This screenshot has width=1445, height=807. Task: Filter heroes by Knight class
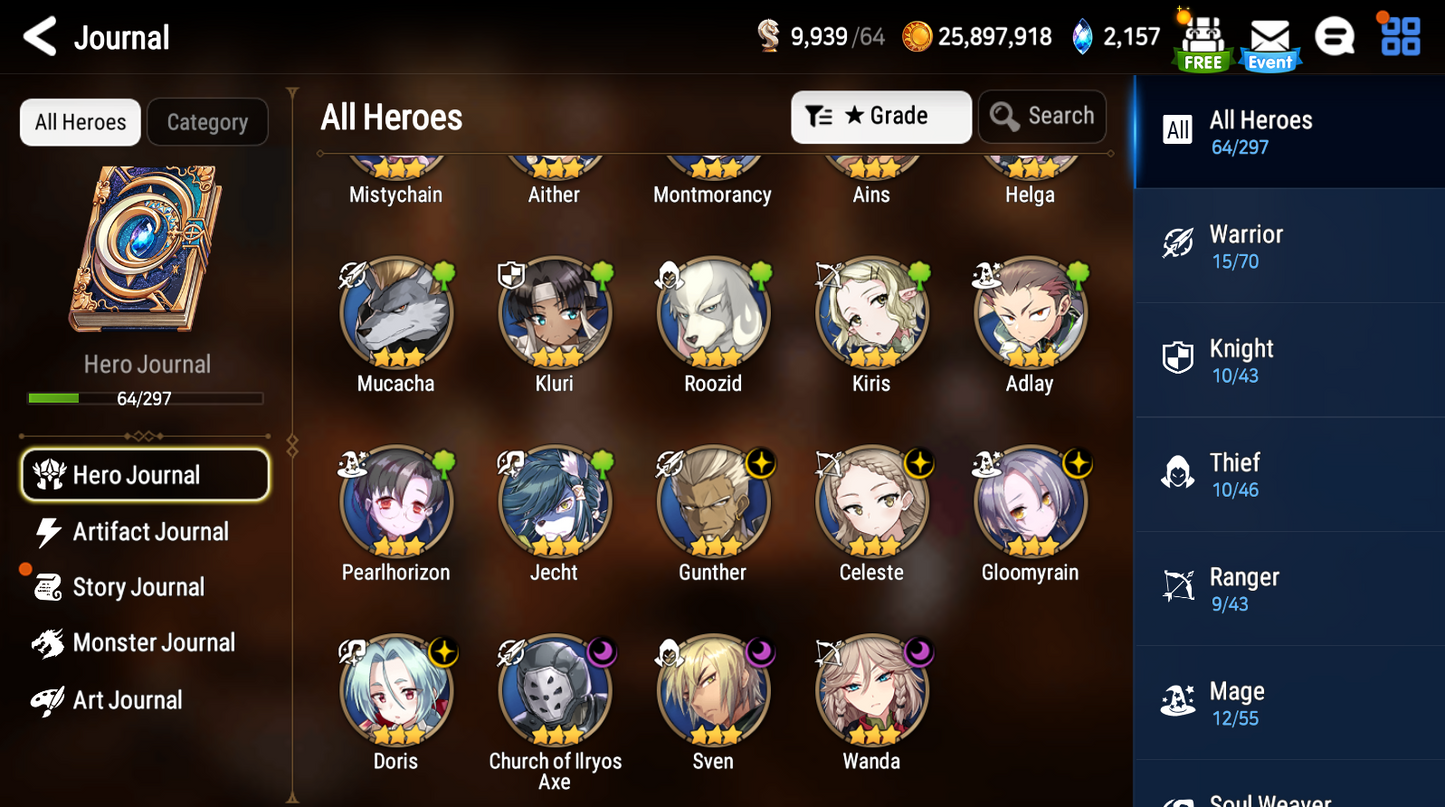1289,360
